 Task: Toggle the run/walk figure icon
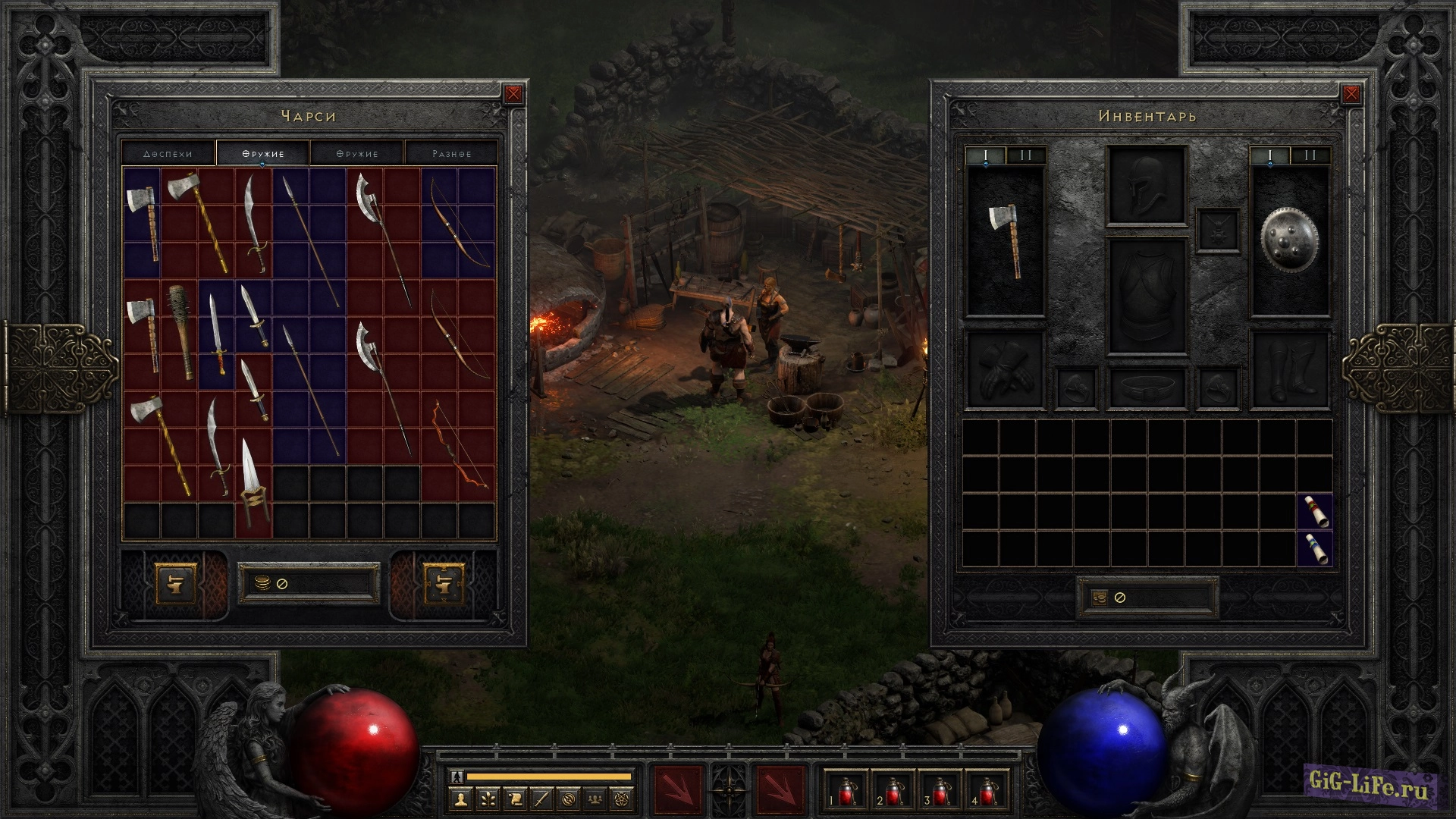[x=456, y=776]
